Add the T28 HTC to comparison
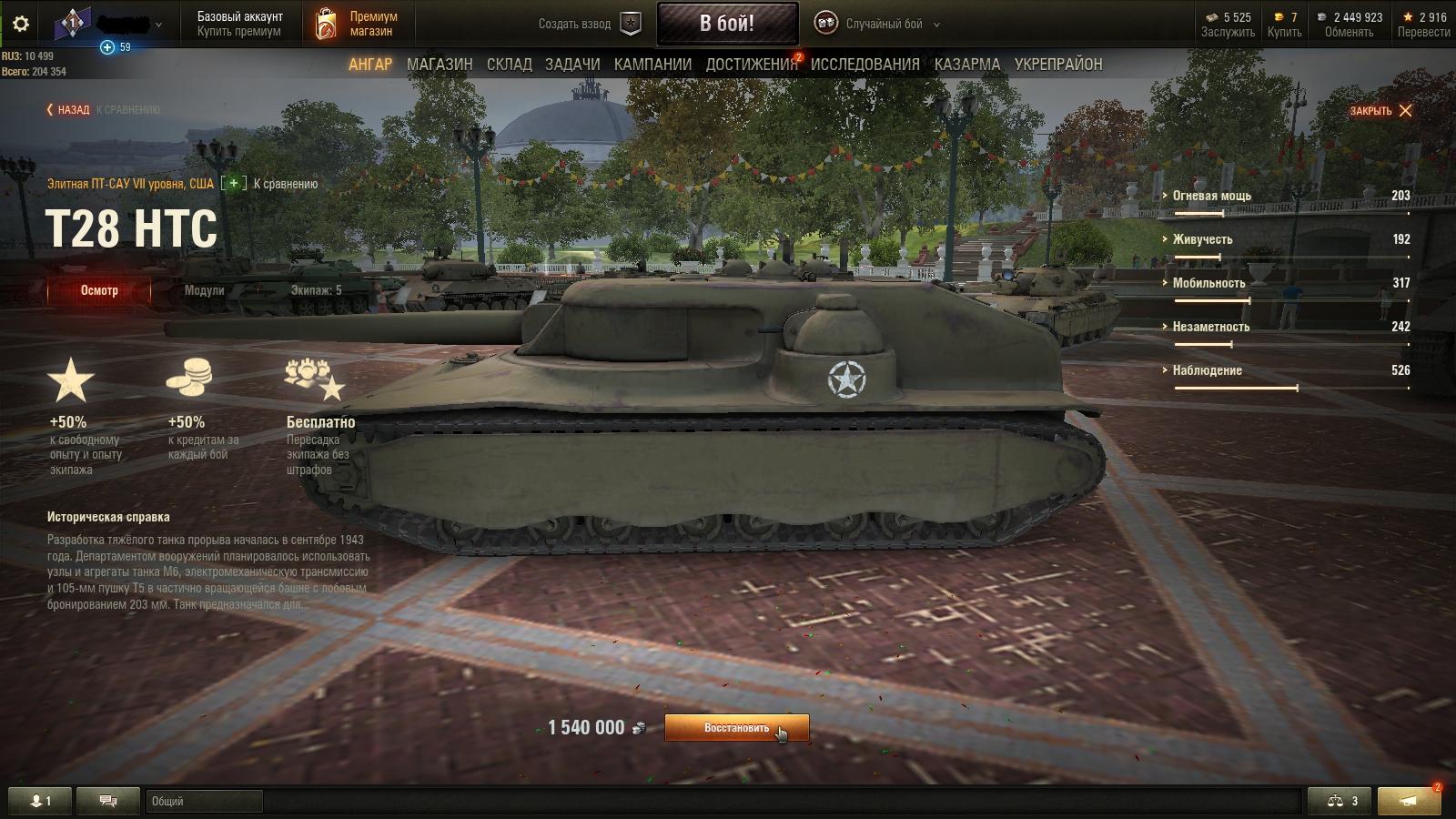The height and width of the screenshot is (819, 1456). 234,184
